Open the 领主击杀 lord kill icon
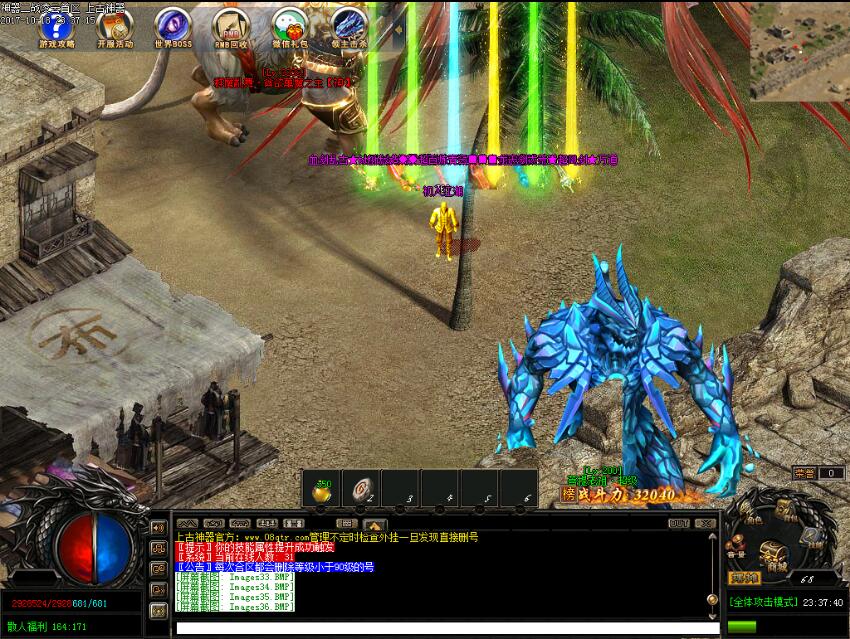Image resolution: width=850 pixels, height=639 pixels. tap(349, 25)
